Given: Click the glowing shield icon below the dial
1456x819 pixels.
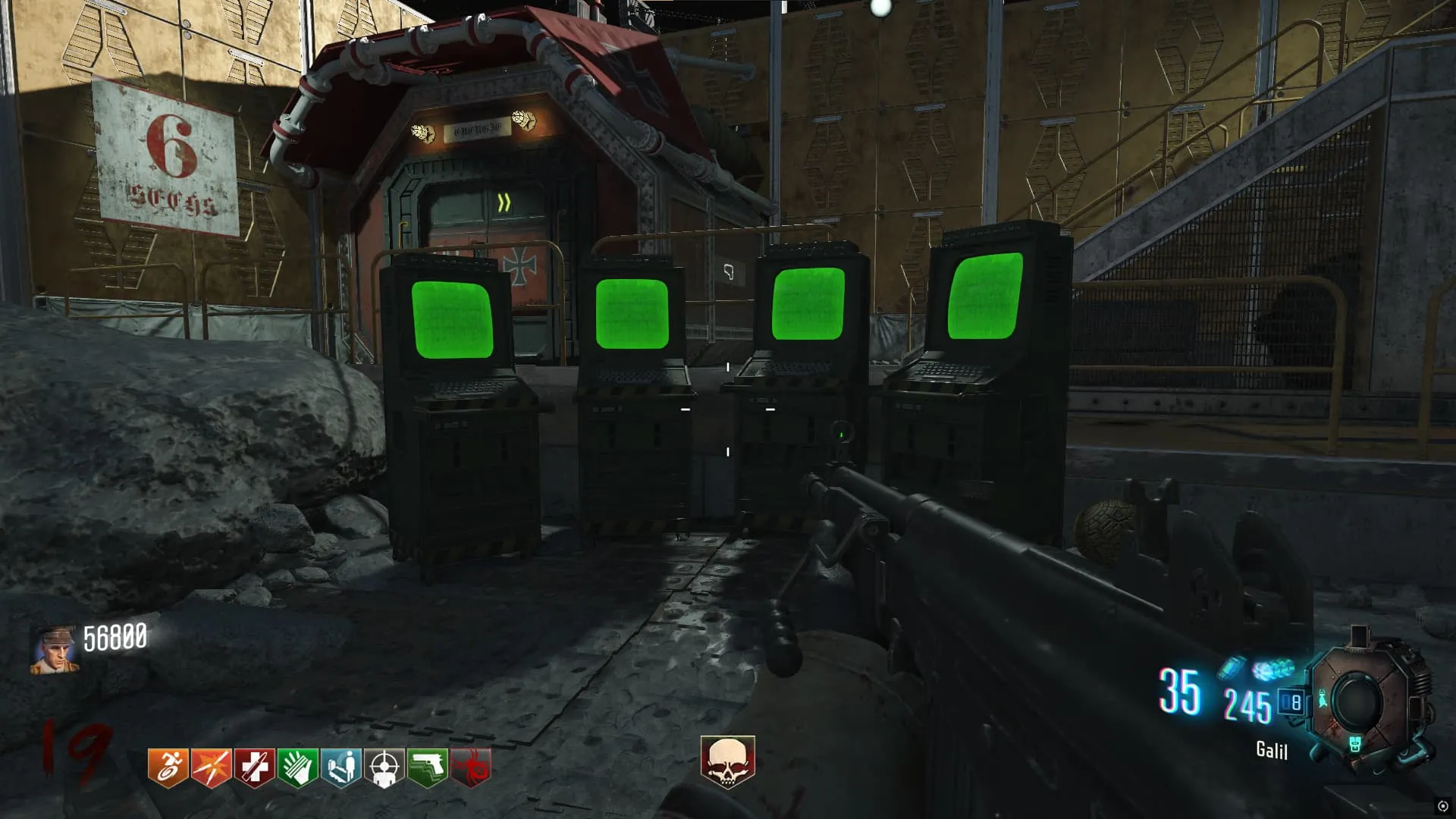Looking at the screenshot, I should coord(1355,744).
